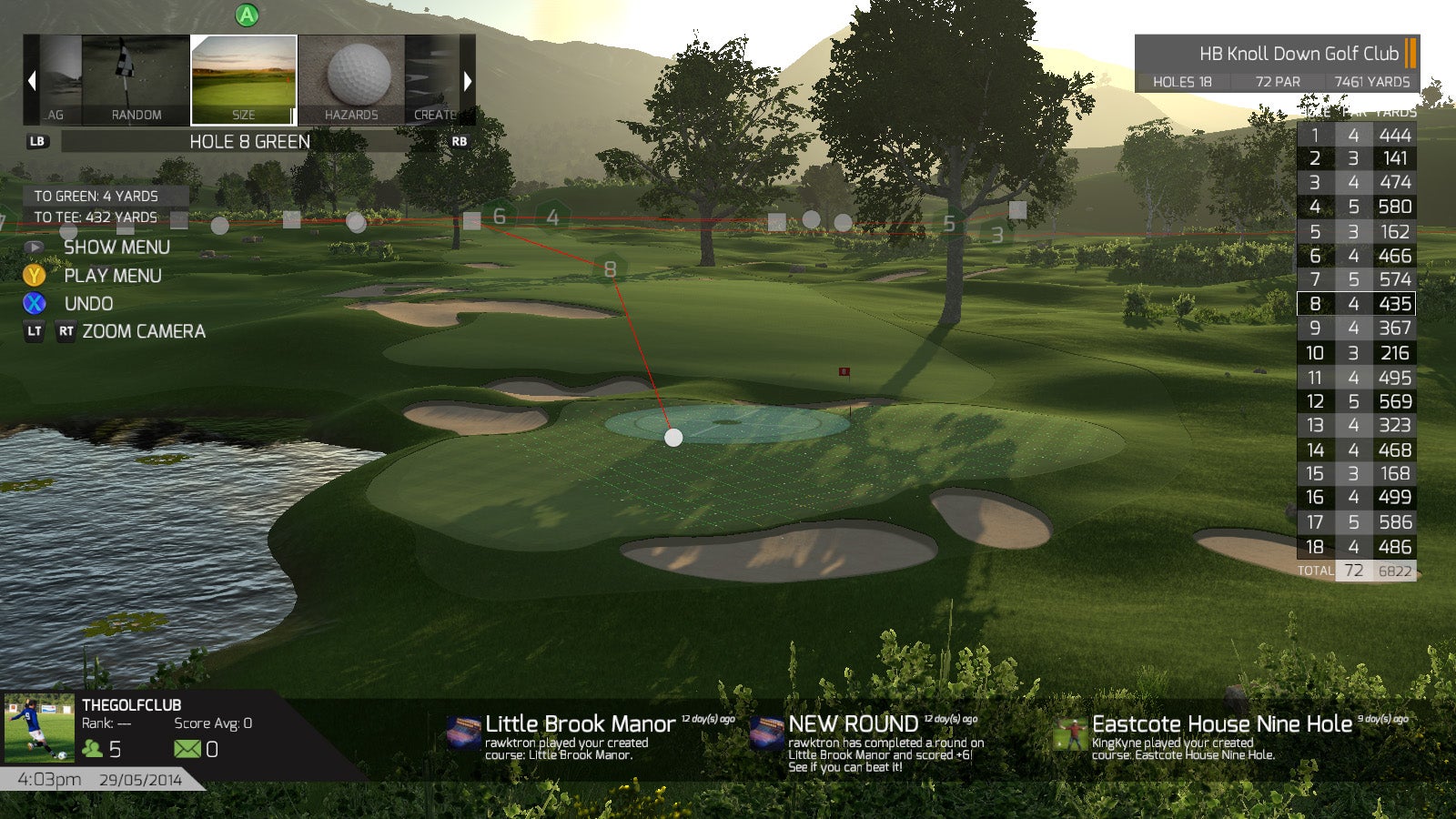Select the Create category thumbnail
Image resolution: width=1456 pixels, height=819 pixels.
click(433, 80)
